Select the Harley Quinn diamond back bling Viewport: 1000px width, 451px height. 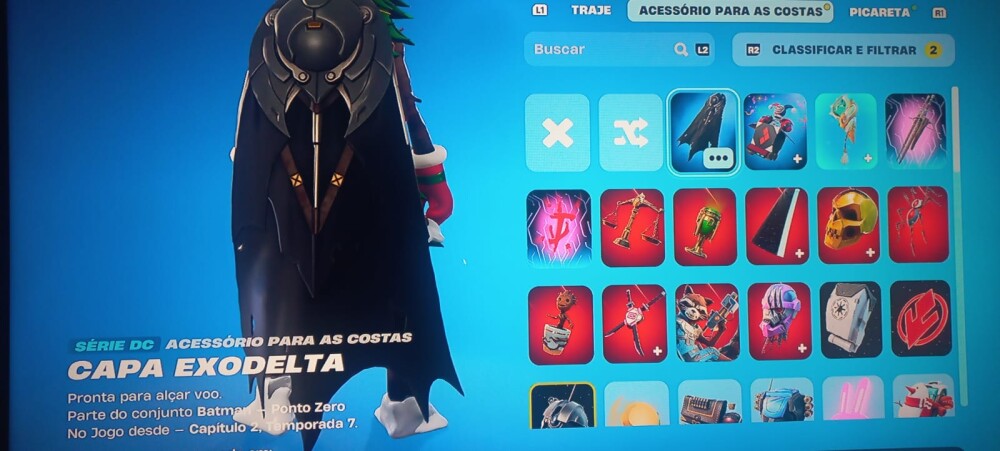point(776,132)
